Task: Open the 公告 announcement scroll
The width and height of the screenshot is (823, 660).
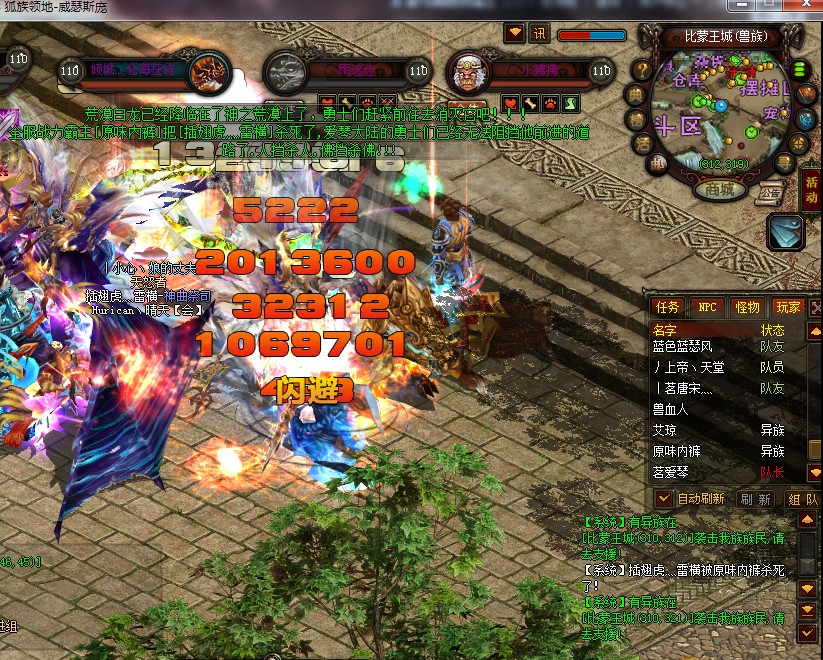Action: [769, 193]
